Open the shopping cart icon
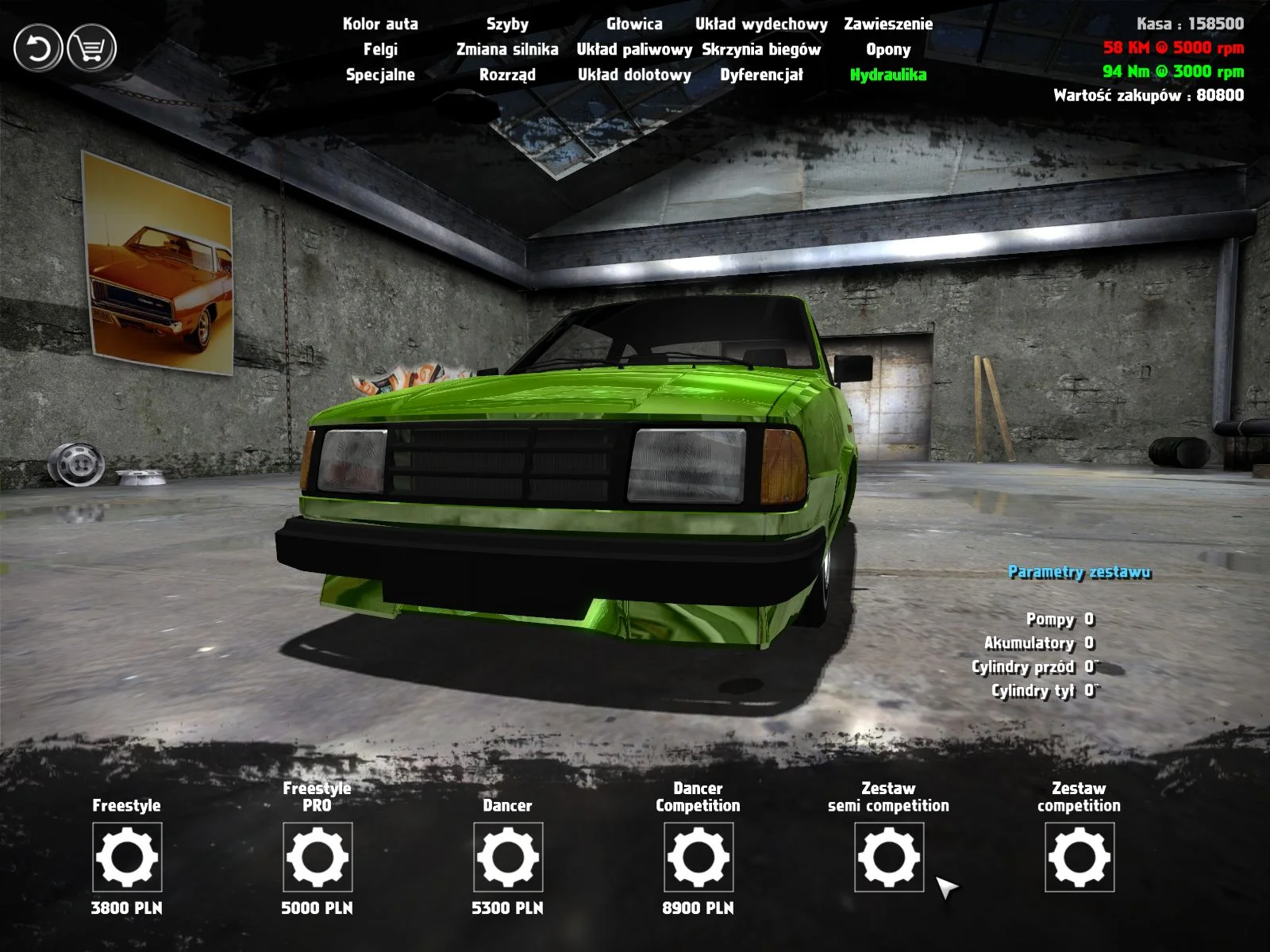 [x=91, y=48]
